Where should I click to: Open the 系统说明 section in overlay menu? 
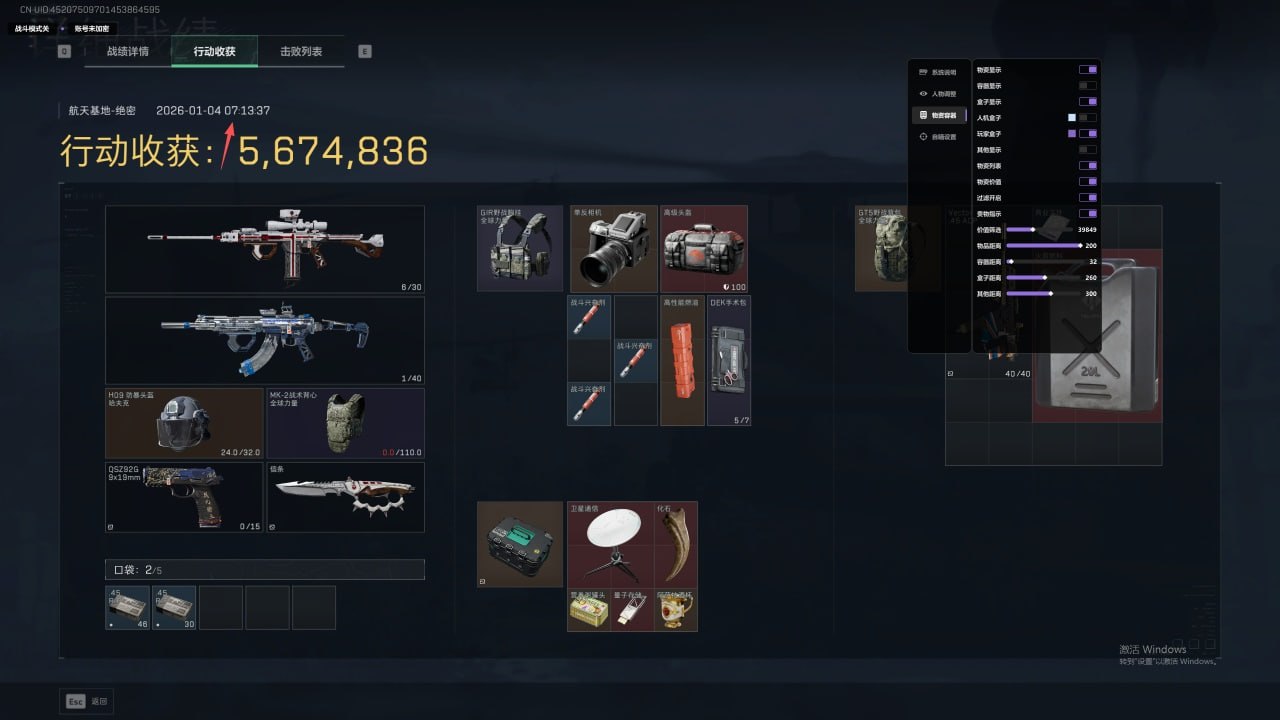coord(938,72)
